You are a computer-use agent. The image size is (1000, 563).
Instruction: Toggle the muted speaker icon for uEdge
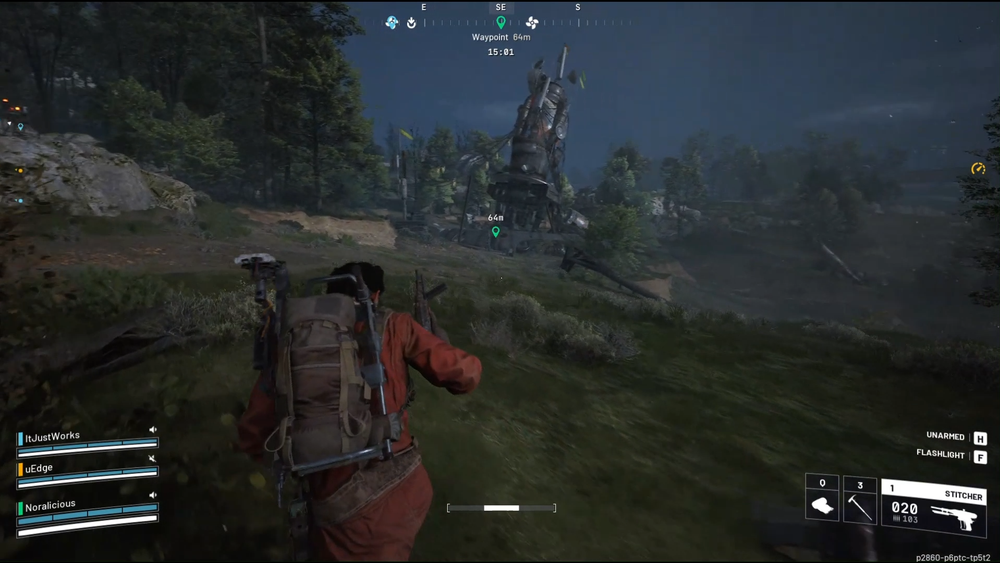click(x=153, y=459)
